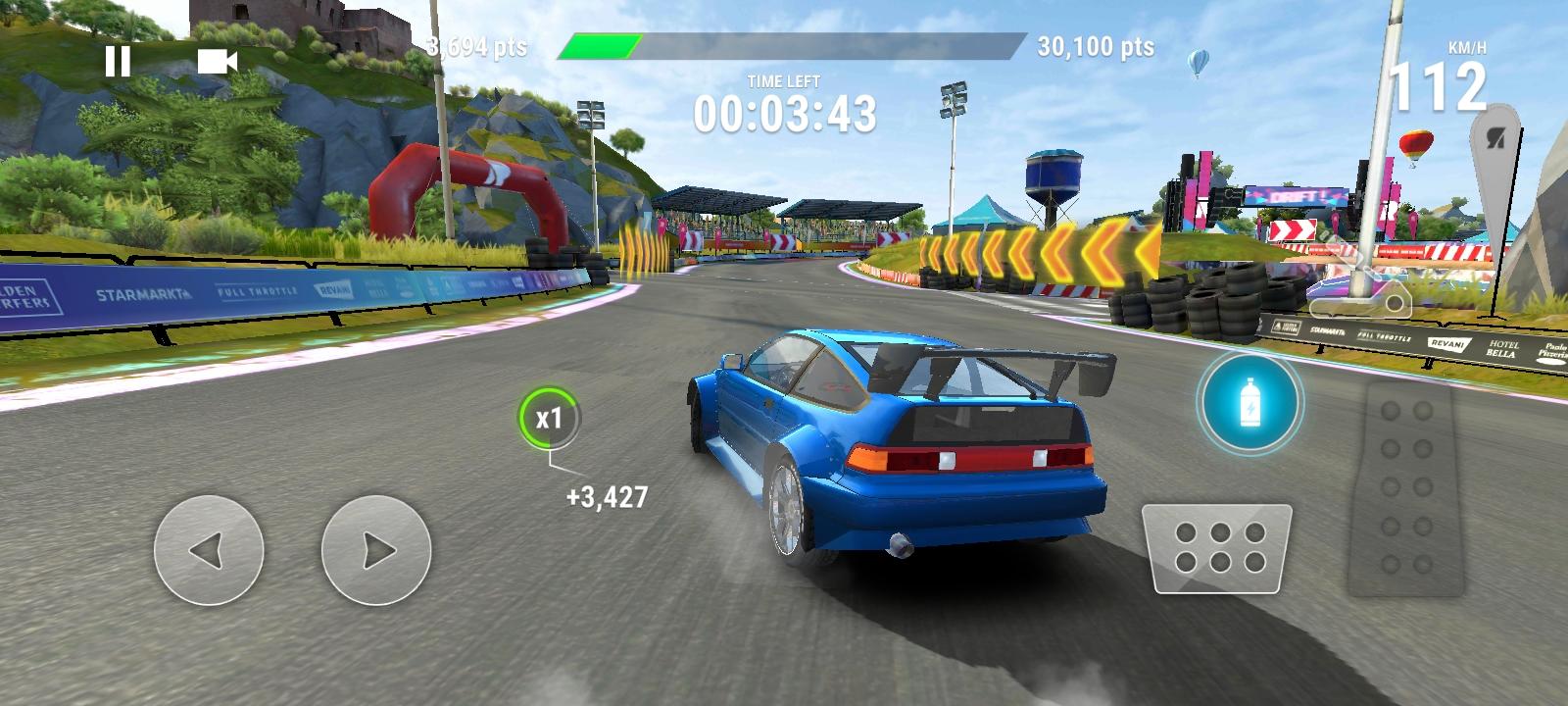Tap the pause icon
The image size is (1568, 706).
pyautogui.click(x=118, y=62)
